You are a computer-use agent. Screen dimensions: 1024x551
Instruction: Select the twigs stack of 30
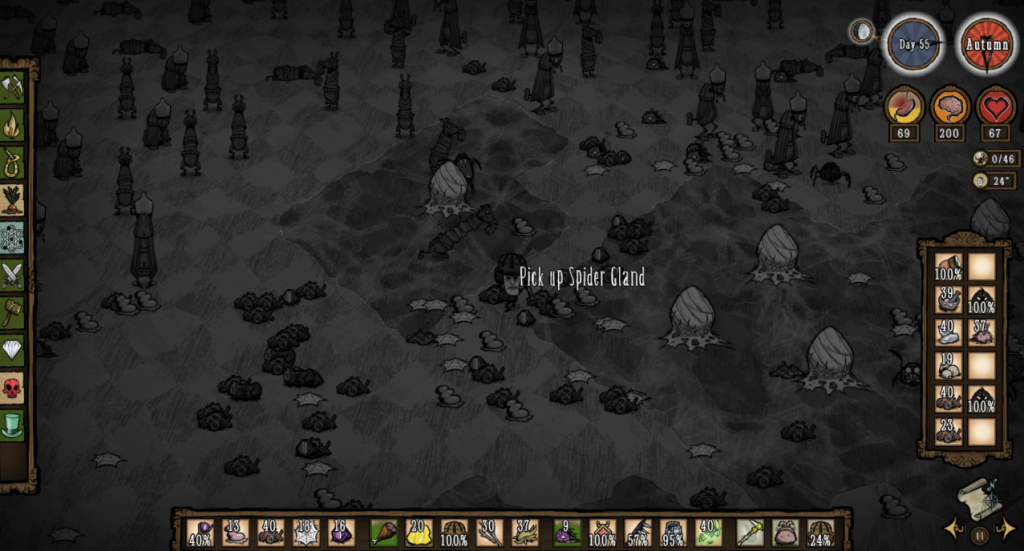point(490,532)
